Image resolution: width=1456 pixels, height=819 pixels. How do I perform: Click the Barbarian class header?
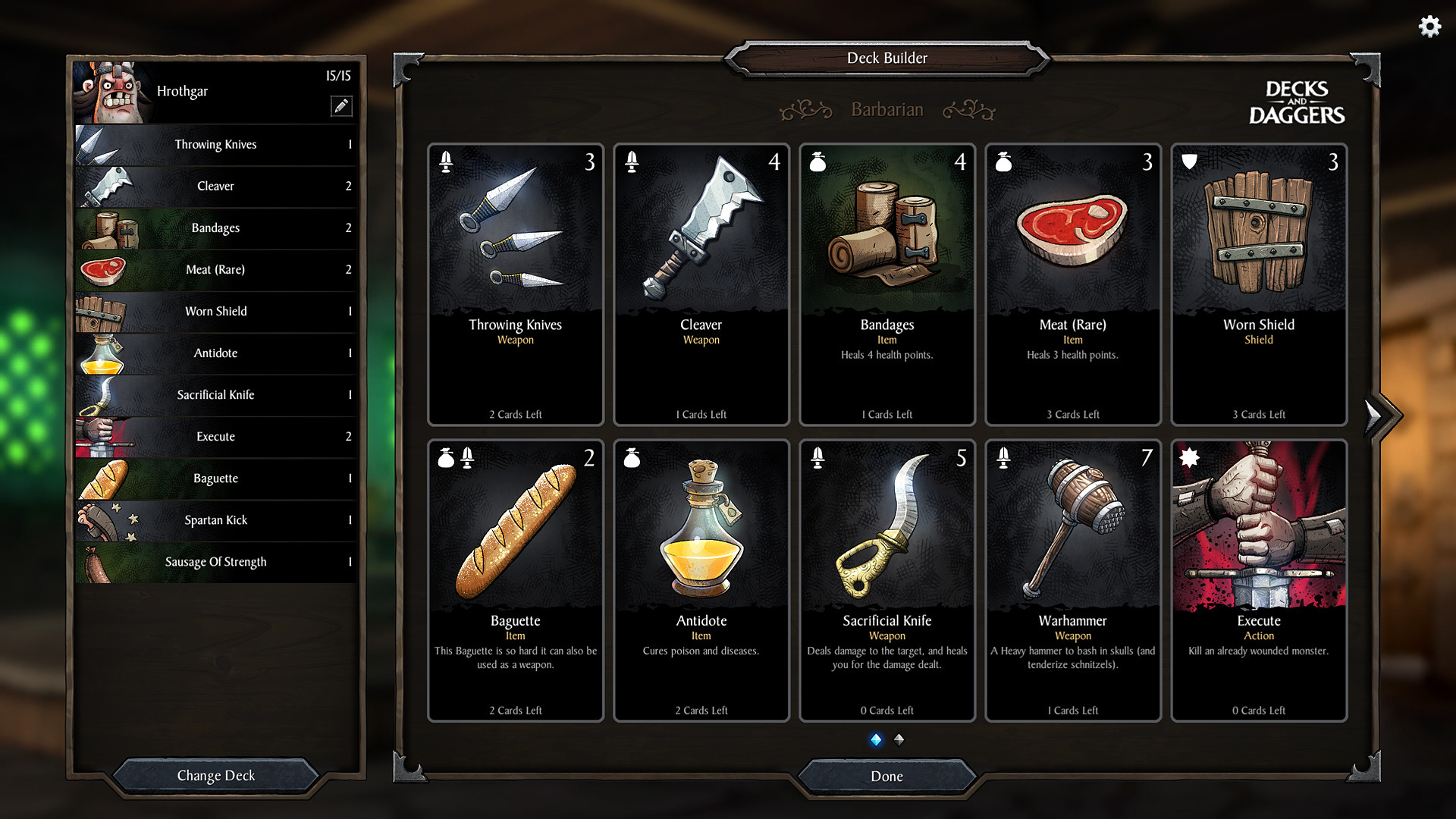click(887, 109)
